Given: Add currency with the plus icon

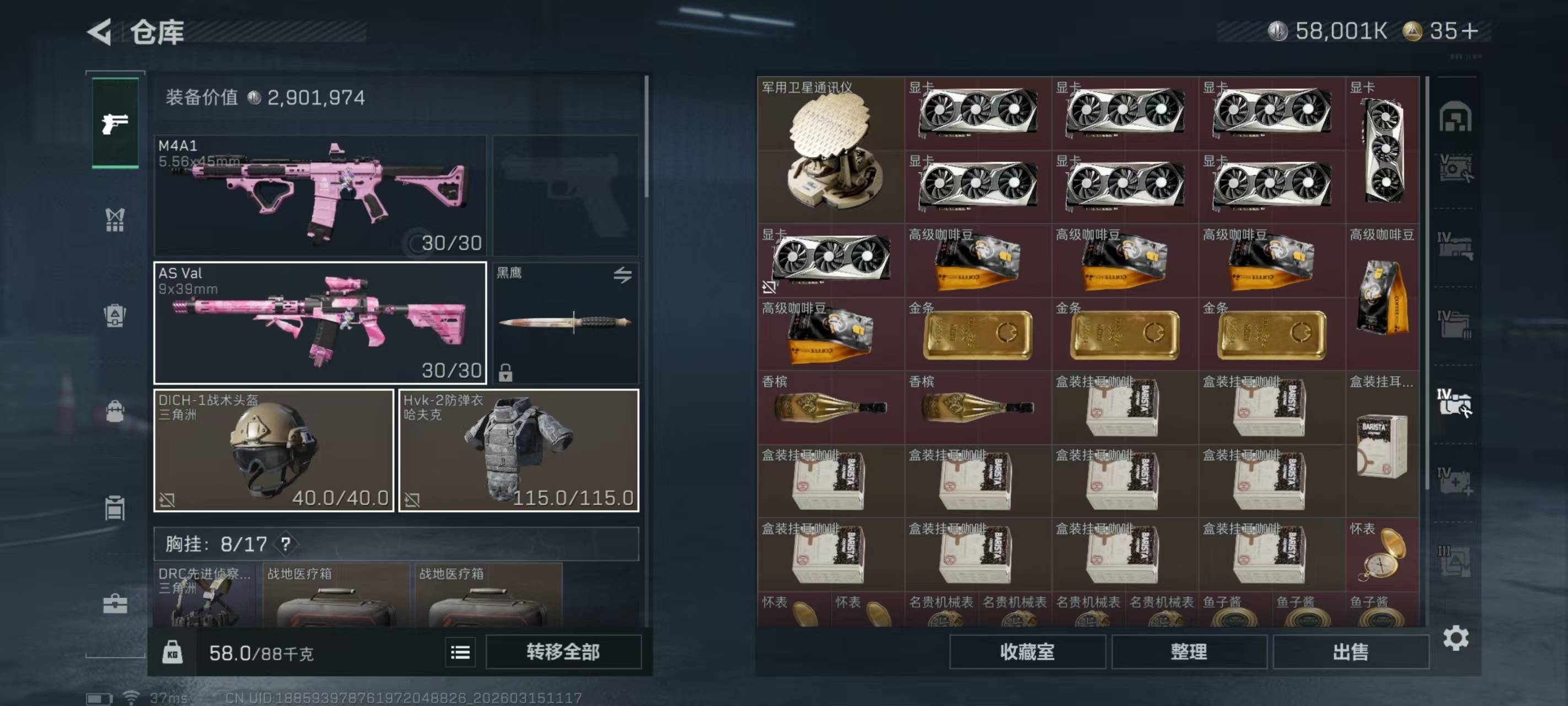Looking at the screenshot, I should (x=1468, y=31).
